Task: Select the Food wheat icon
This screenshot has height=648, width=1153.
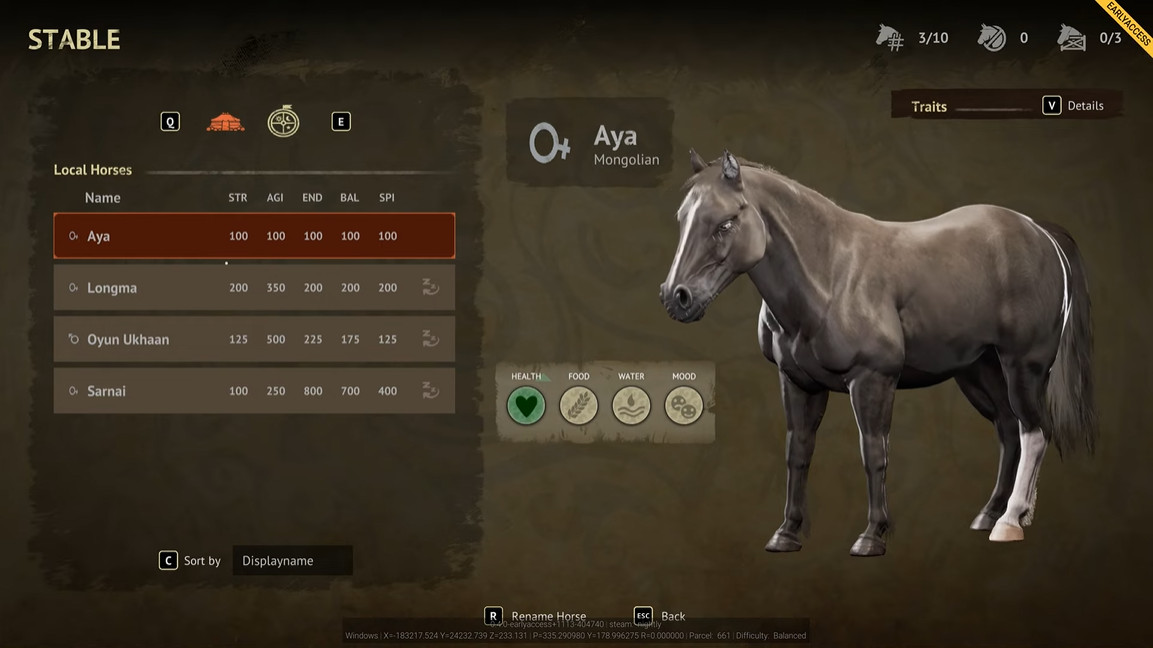Action: pyautogui.click(x=578, y=406)
